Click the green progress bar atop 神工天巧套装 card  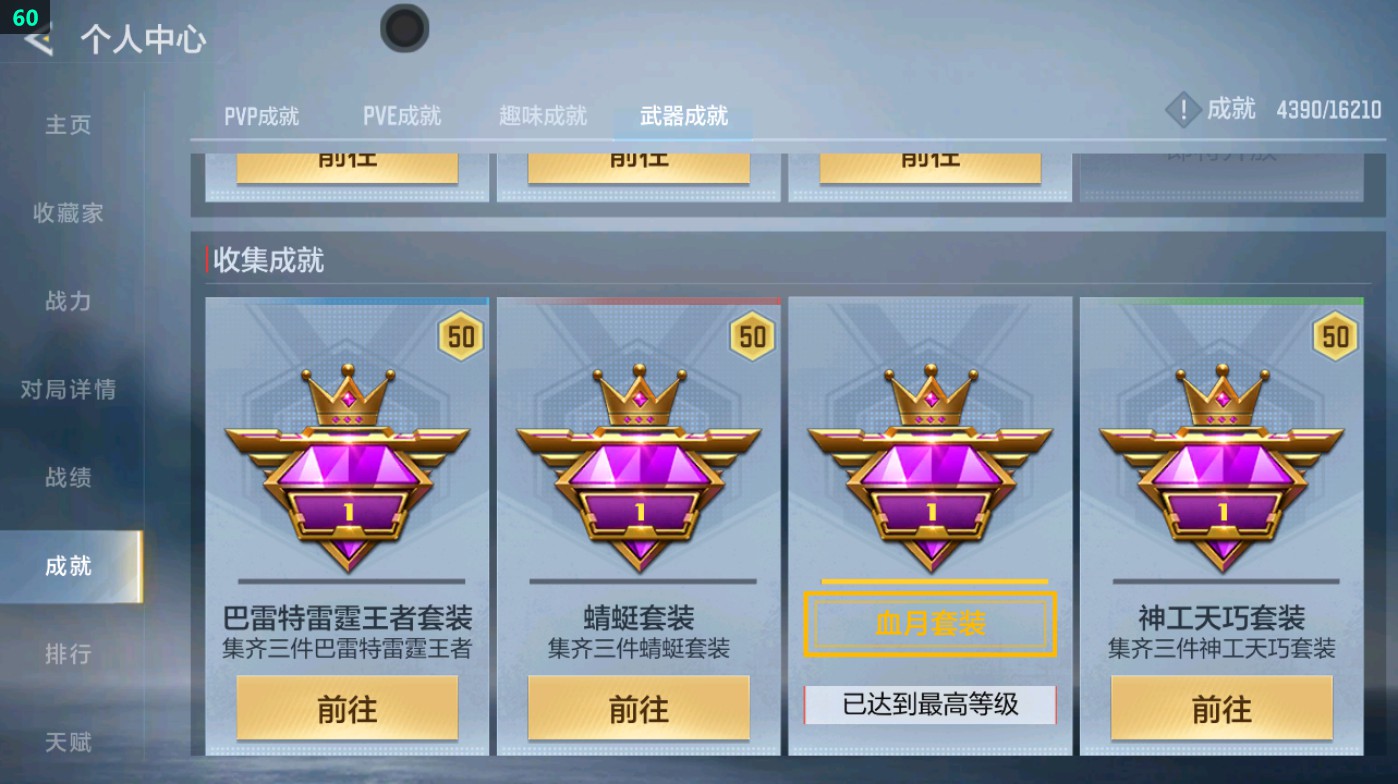(1219, 300)
